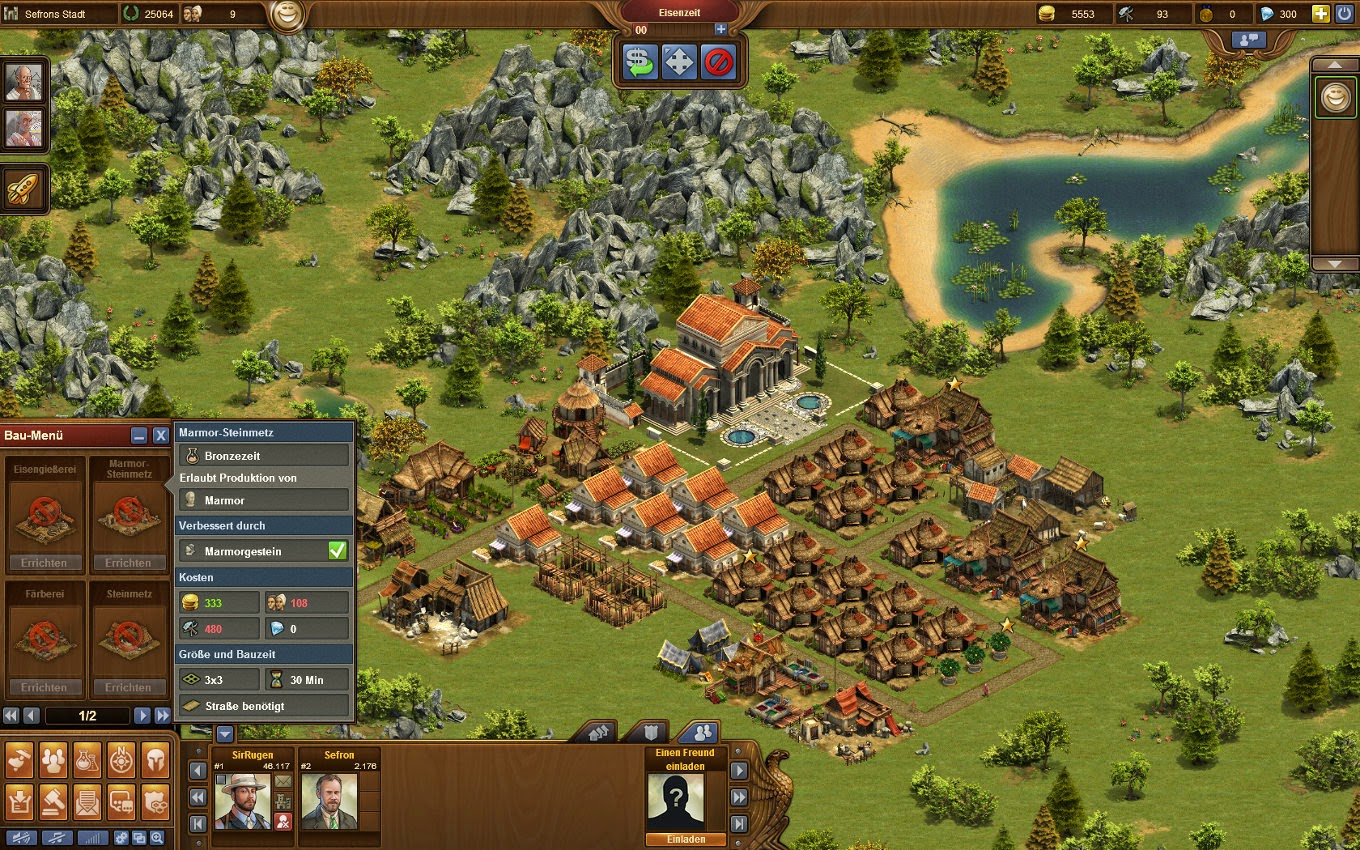The image size is (1360, 850).
Task: Open the army helmet menu
Action: (155, 761)
